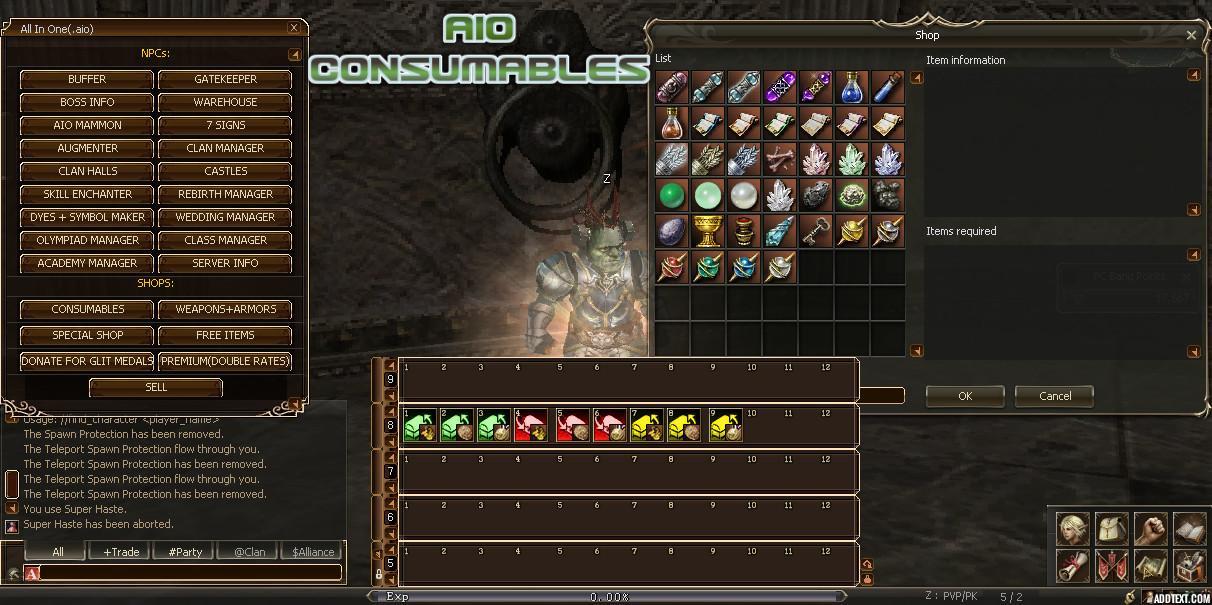Show Server Info
Screen dimensions: 1212x605
[x=225, y=263]
